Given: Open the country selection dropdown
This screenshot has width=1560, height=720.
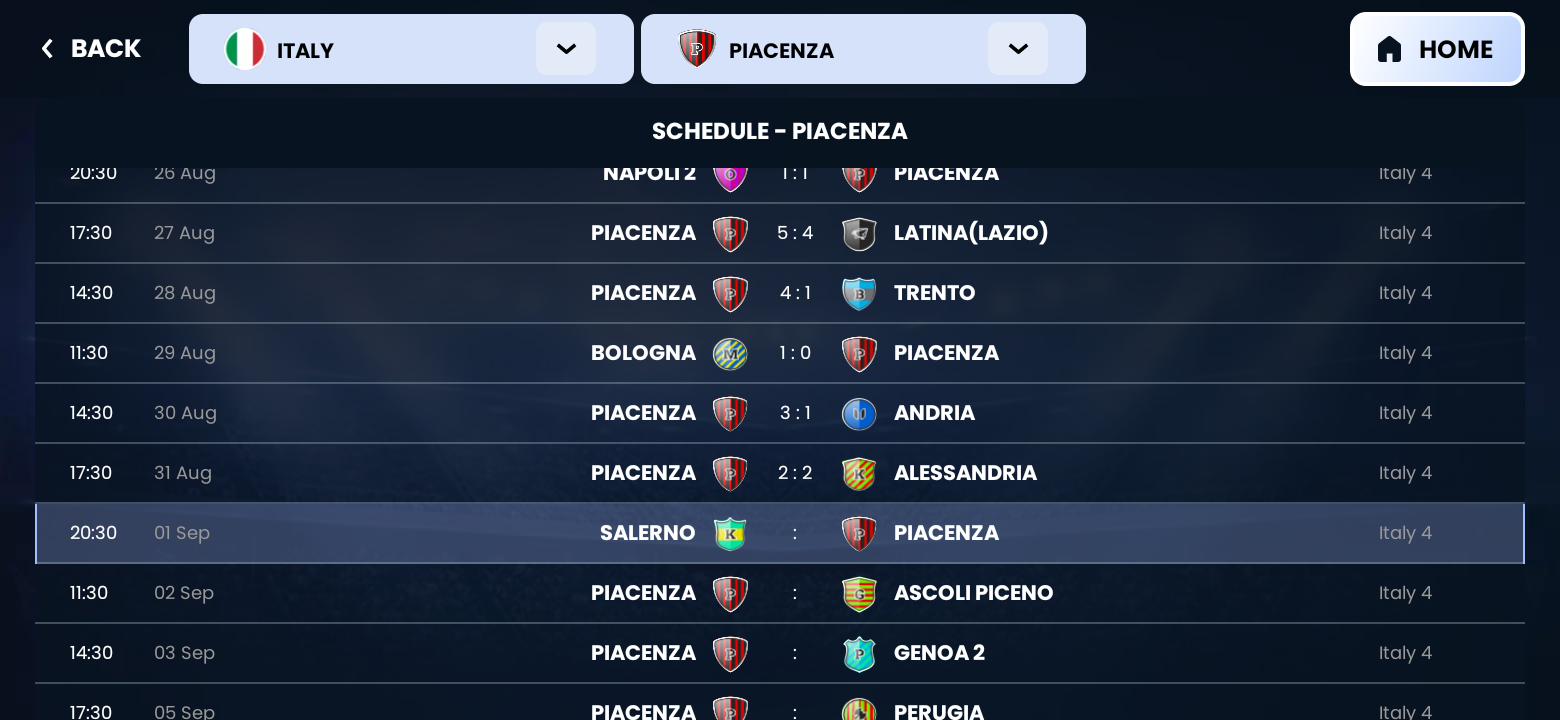Looking at the screenshot, I should click(x=566, y=48).
